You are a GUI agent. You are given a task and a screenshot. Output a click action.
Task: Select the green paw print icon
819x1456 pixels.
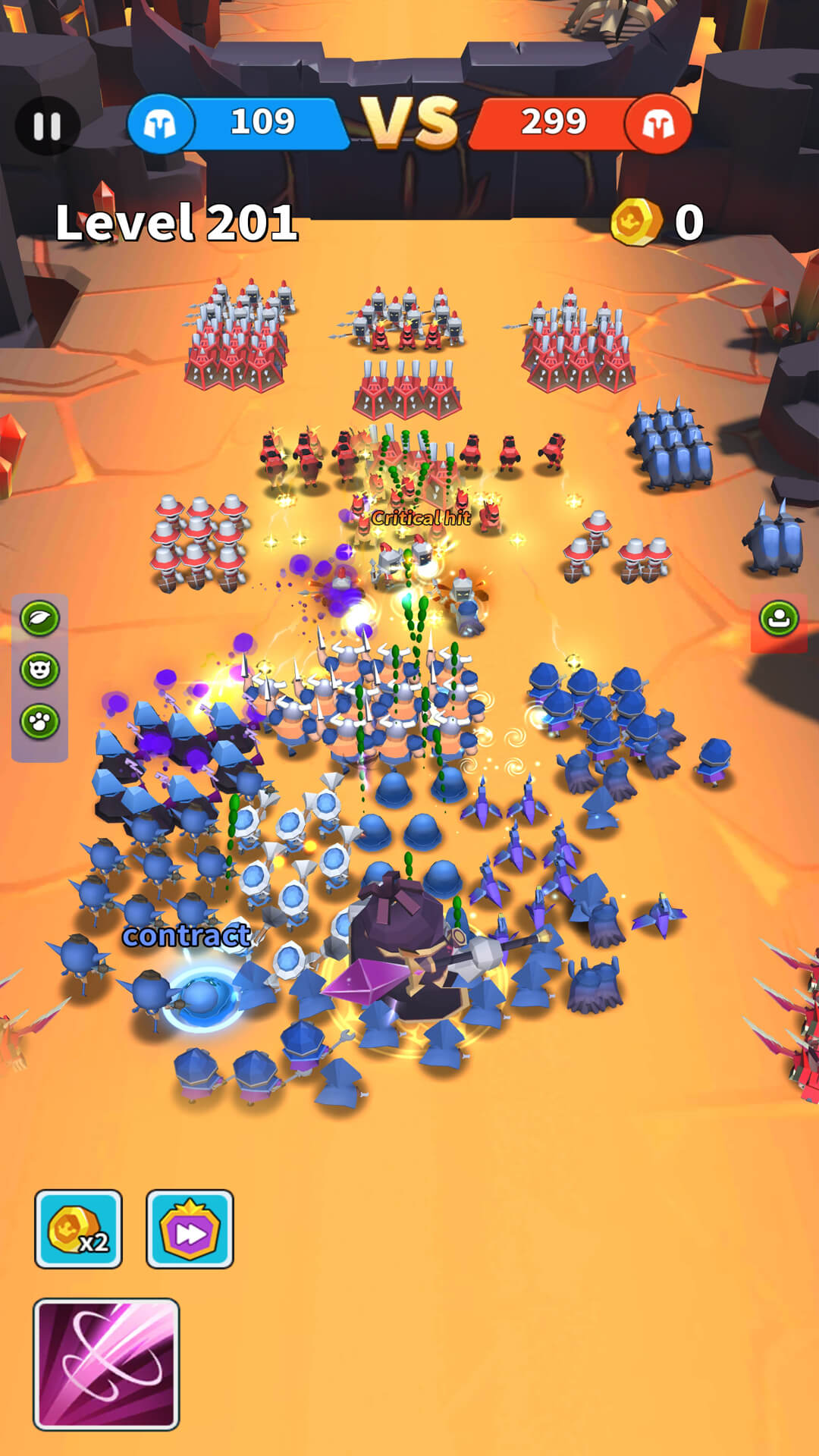coord(39,721)
